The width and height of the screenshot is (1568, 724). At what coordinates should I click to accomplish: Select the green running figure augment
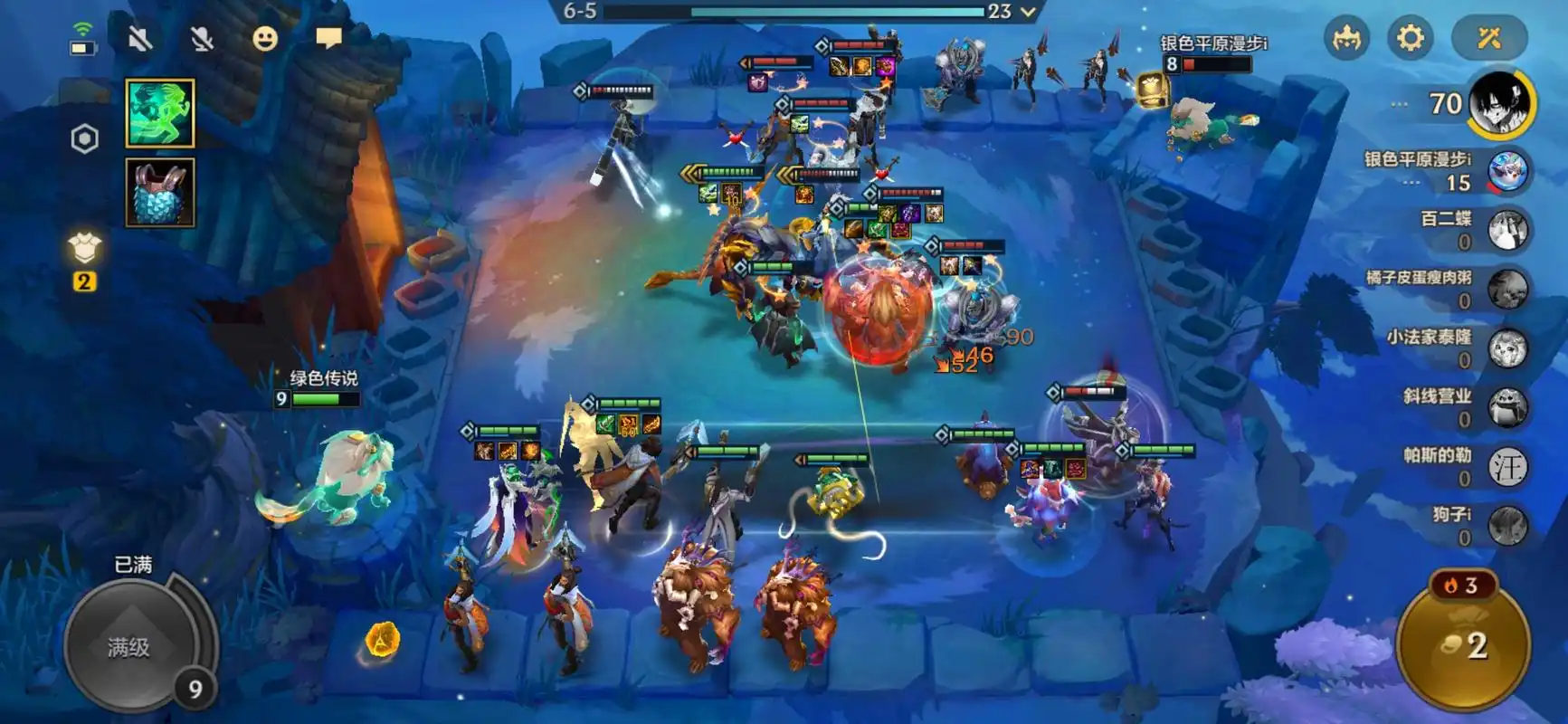[160, 113]
